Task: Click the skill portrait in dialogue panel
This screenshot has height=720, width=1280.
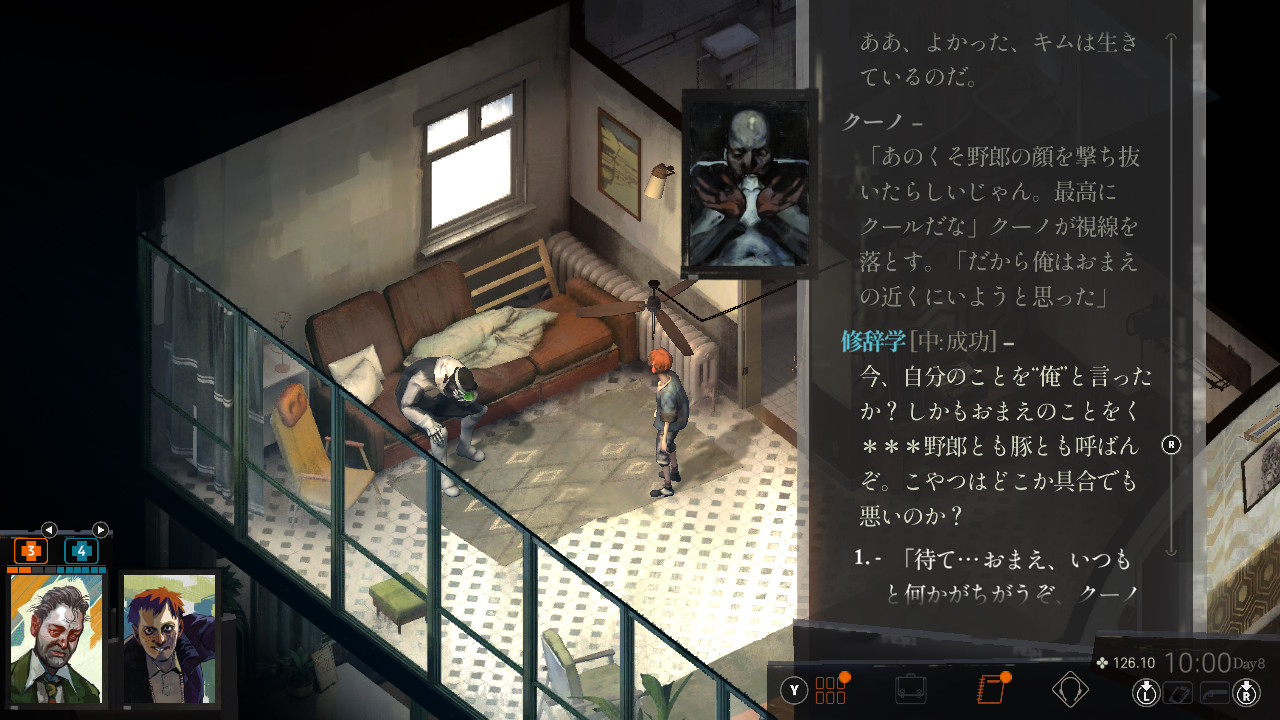Action: [x=750, y=182]
